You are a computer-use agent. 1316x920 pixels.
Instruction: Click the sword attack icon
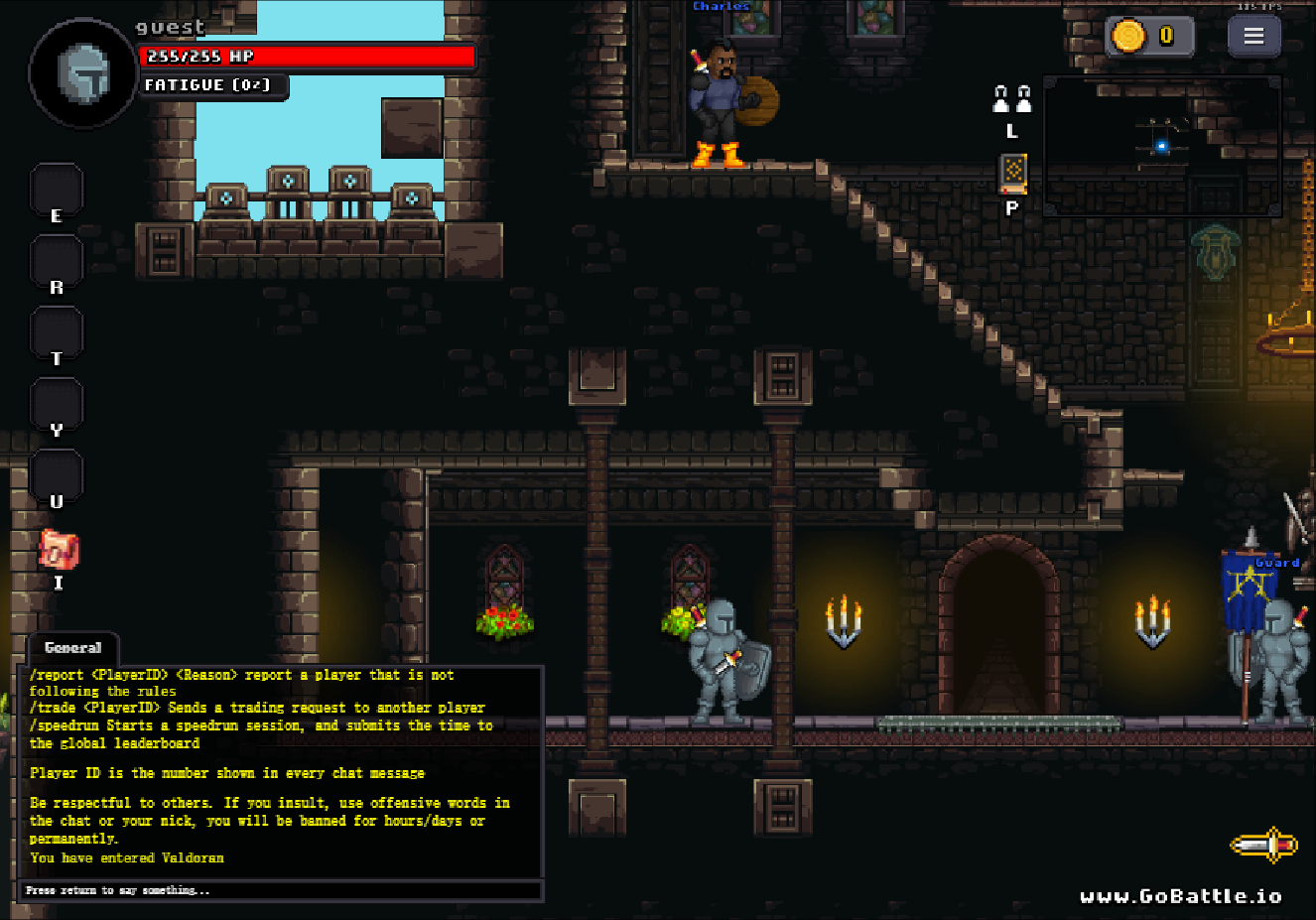[1263, 845]
